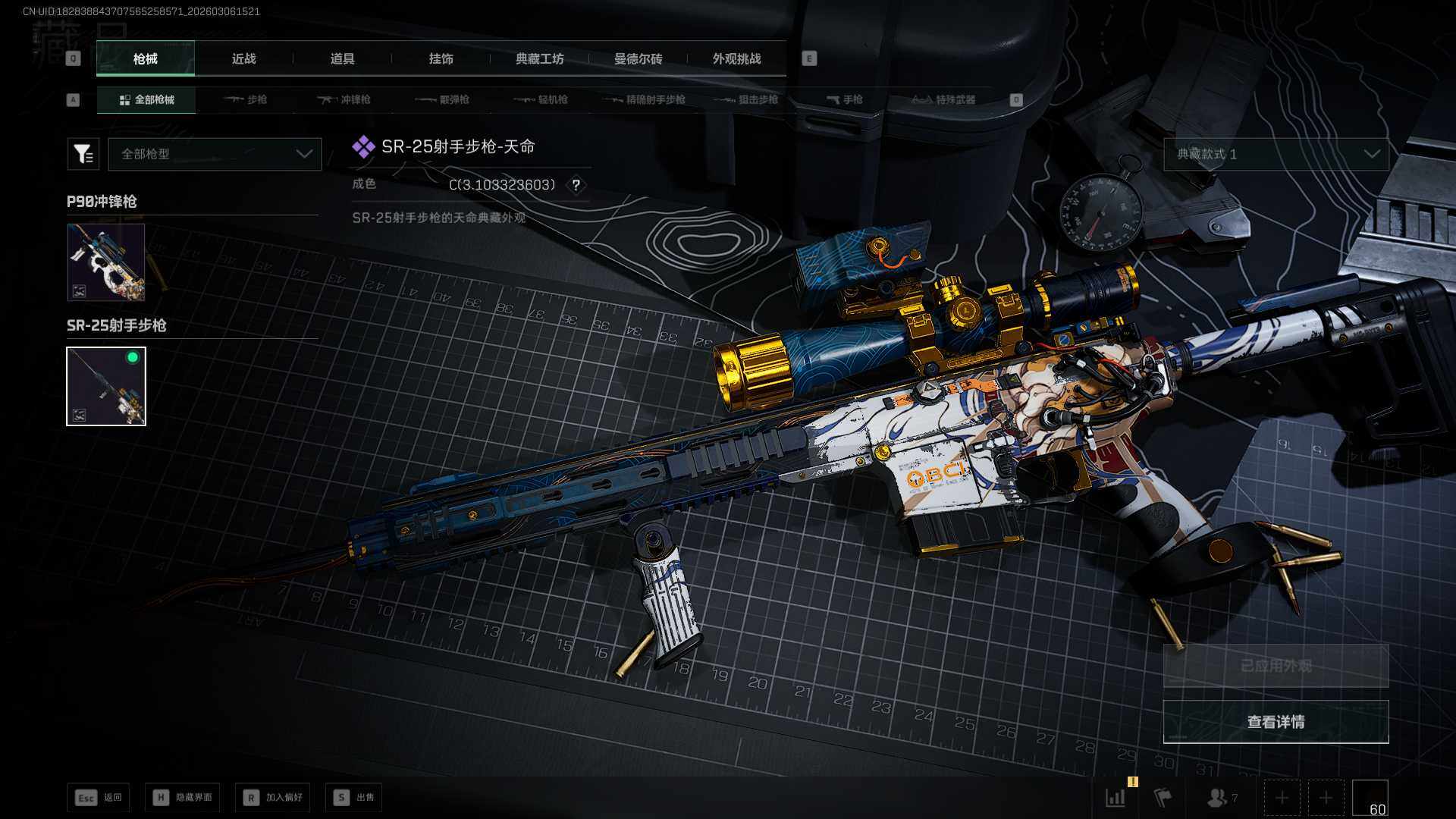Select the SR-25 marksman rifle skin thumbnail
Image resolution: width=1456 pixels, height=819 pixels.
coord(106,386)
